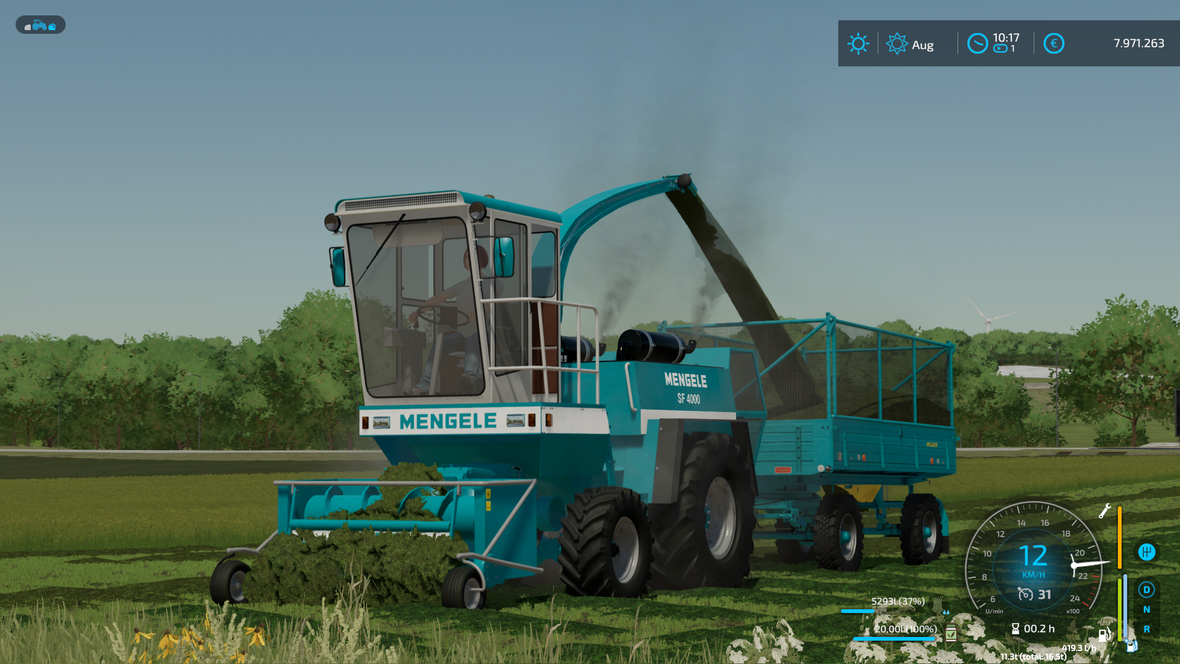Select the August season icon
This screenshot has height=664, width=1180.
point(897,44)
